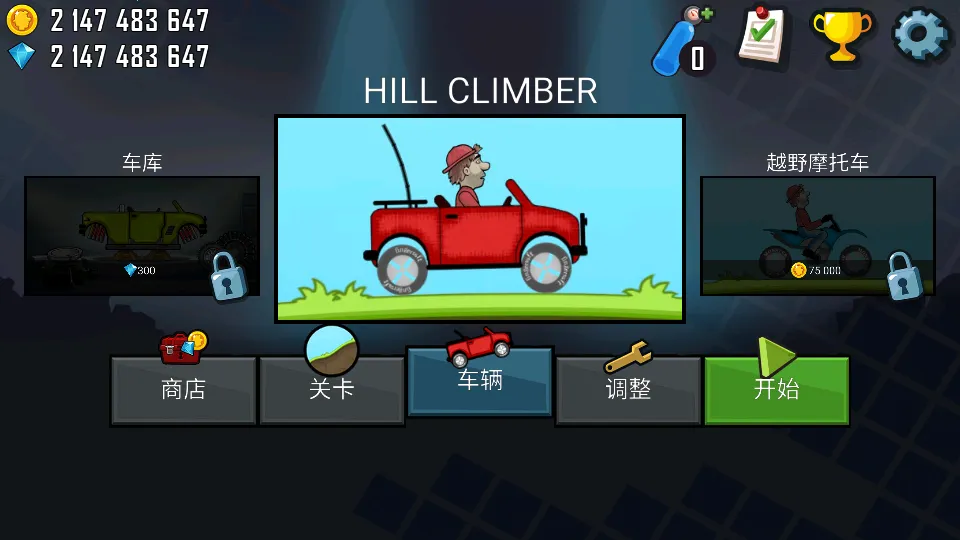Switch to the 关卡 stage tab
Screen dimensions: 960x540
[x=332, y=389]
